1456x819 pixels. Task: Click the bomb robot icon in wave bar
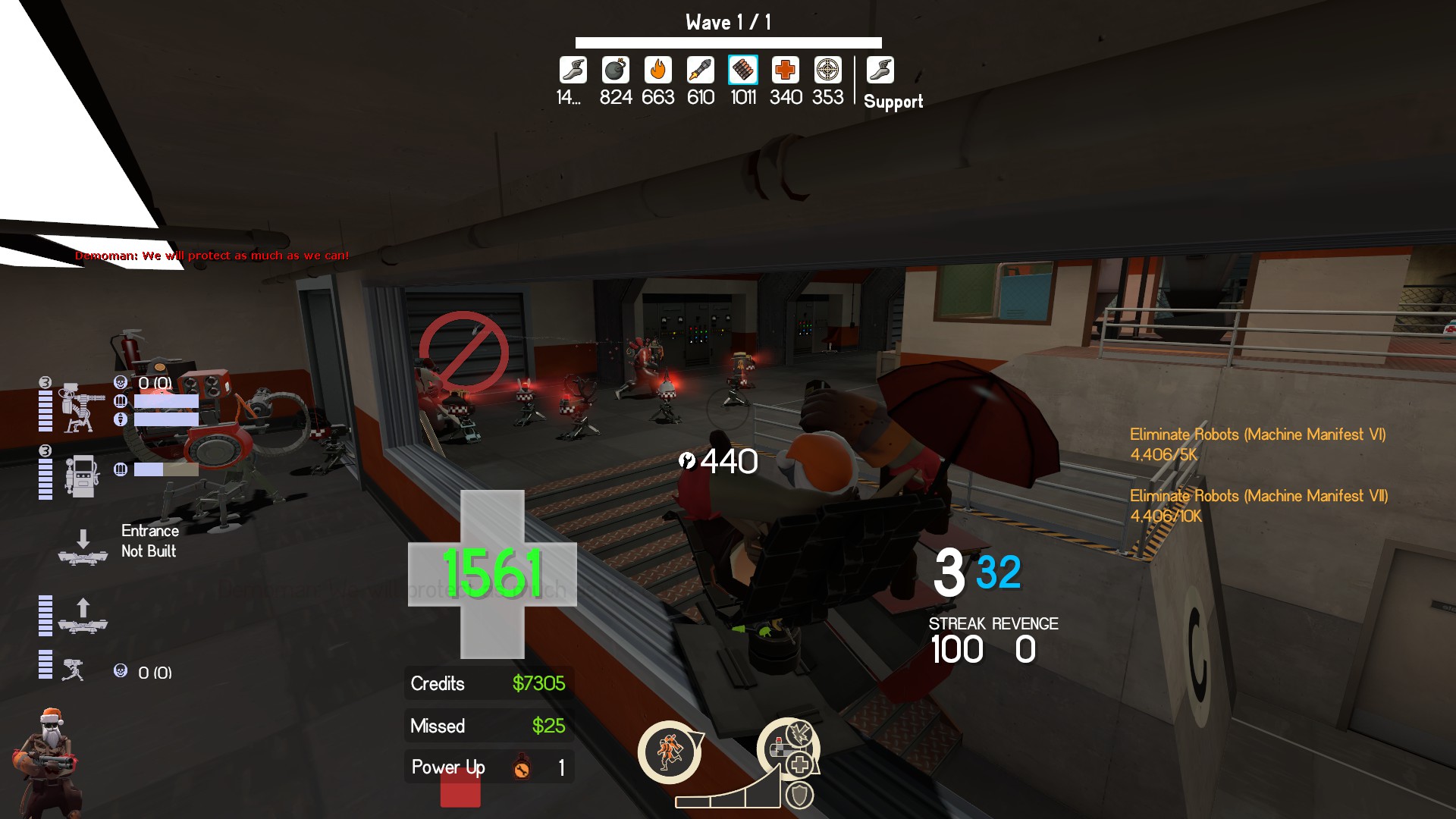point(615,71)
